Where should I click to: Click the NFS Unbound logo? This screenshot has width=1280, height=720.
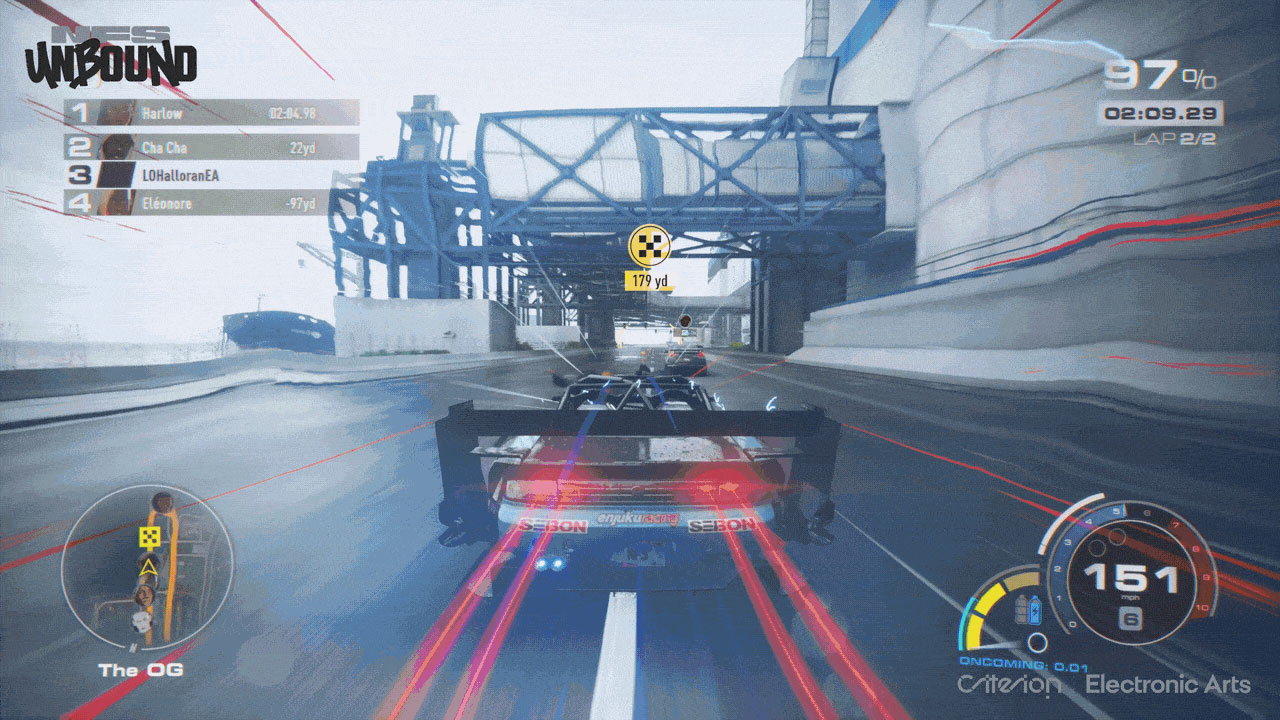(111, 59)
